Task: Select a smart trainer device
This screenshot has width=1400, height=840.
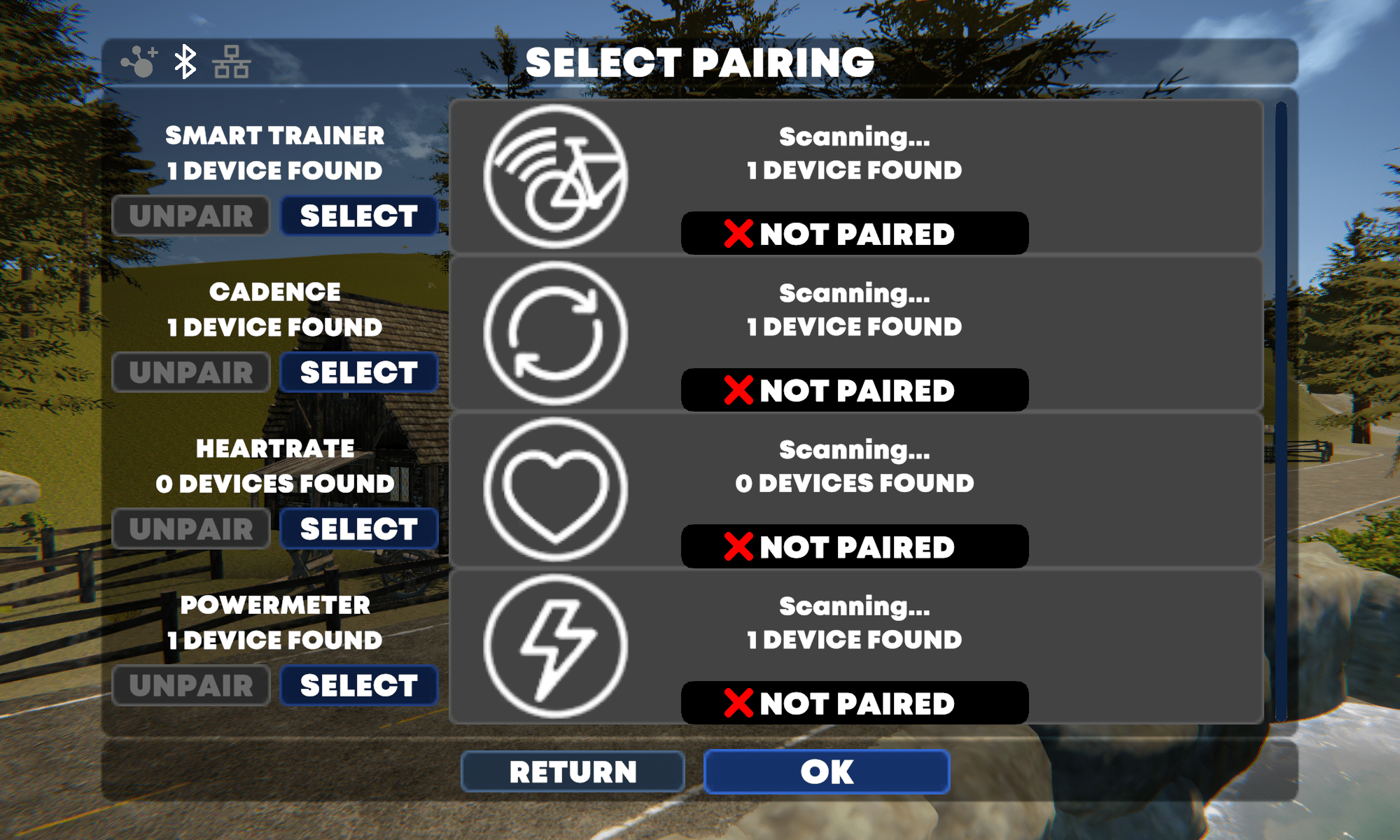Action: coord(359,216)
